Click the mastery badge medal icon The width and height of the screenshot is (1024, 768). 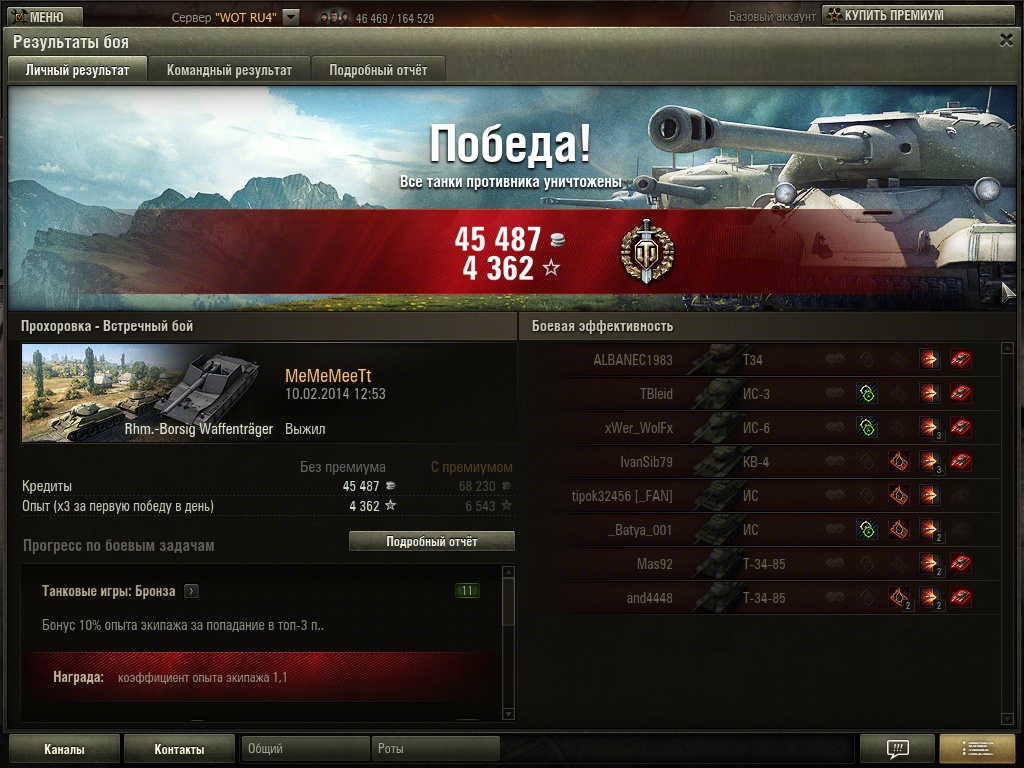click(x=646, y=252)
